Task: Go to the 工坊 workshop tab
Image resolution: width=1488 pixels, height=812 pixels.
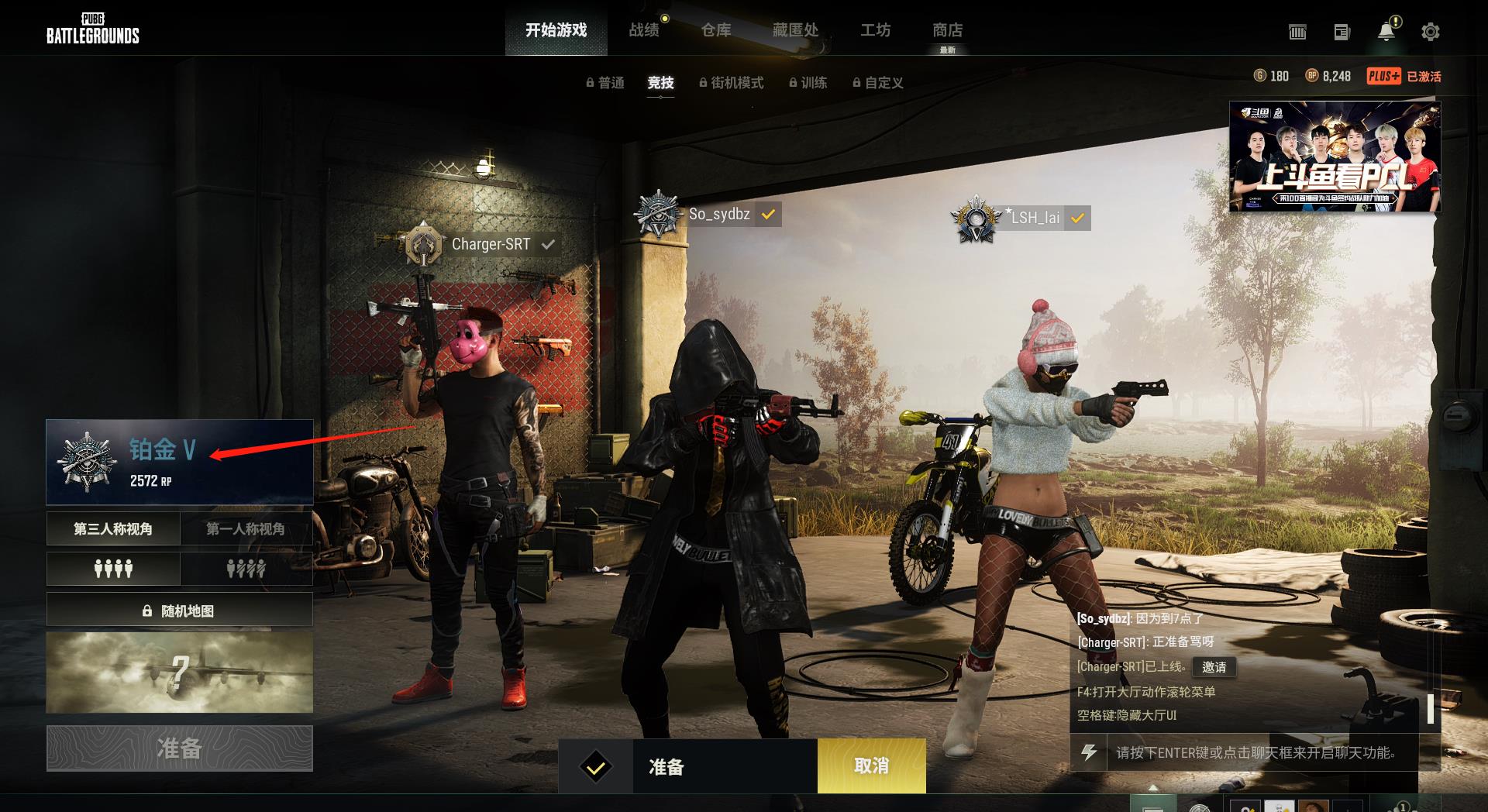Action: point(875,30)
